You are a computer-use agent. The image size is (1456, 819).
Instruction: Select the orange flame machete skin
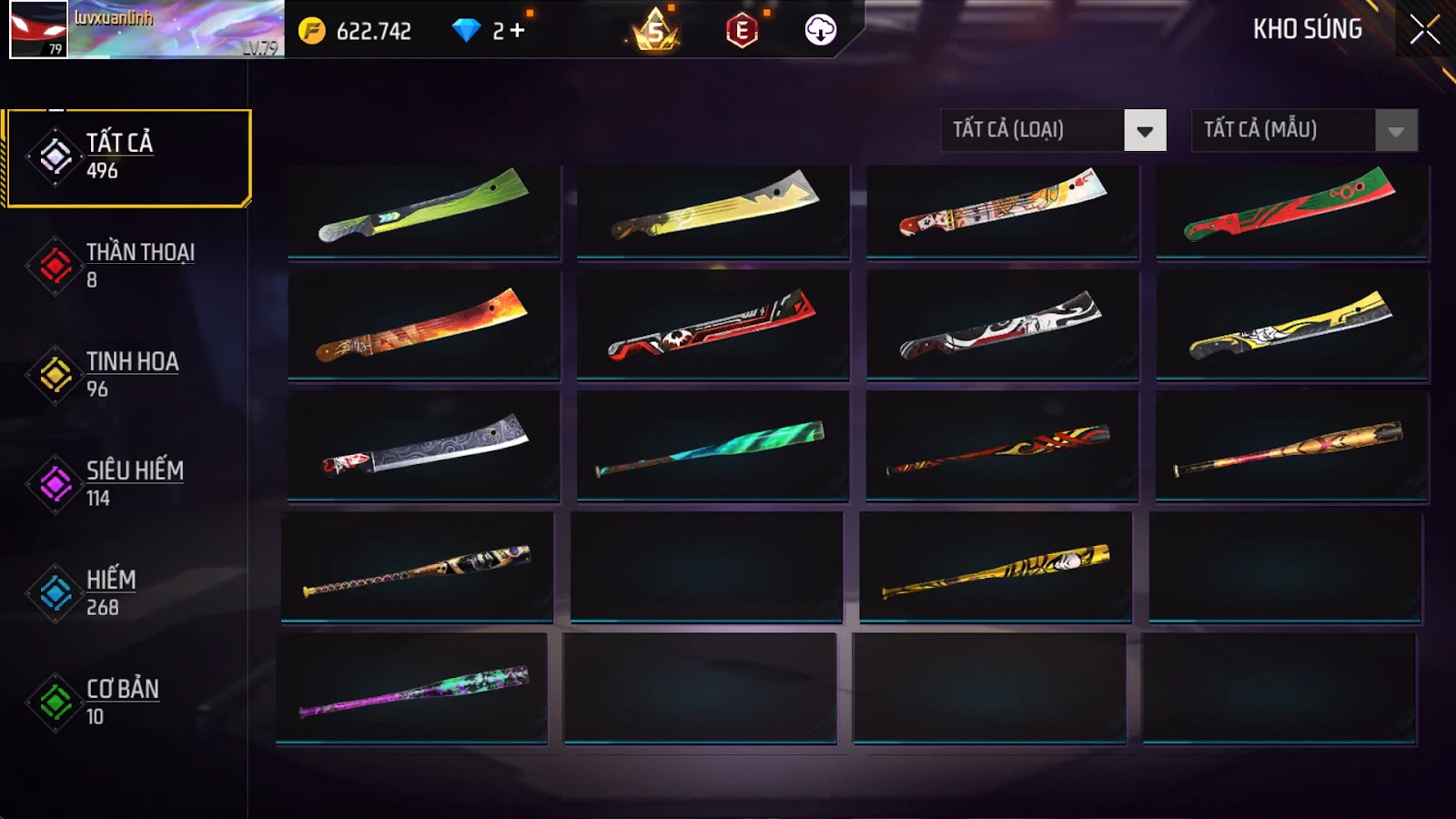pyautogui.click(x=424, y=325)
